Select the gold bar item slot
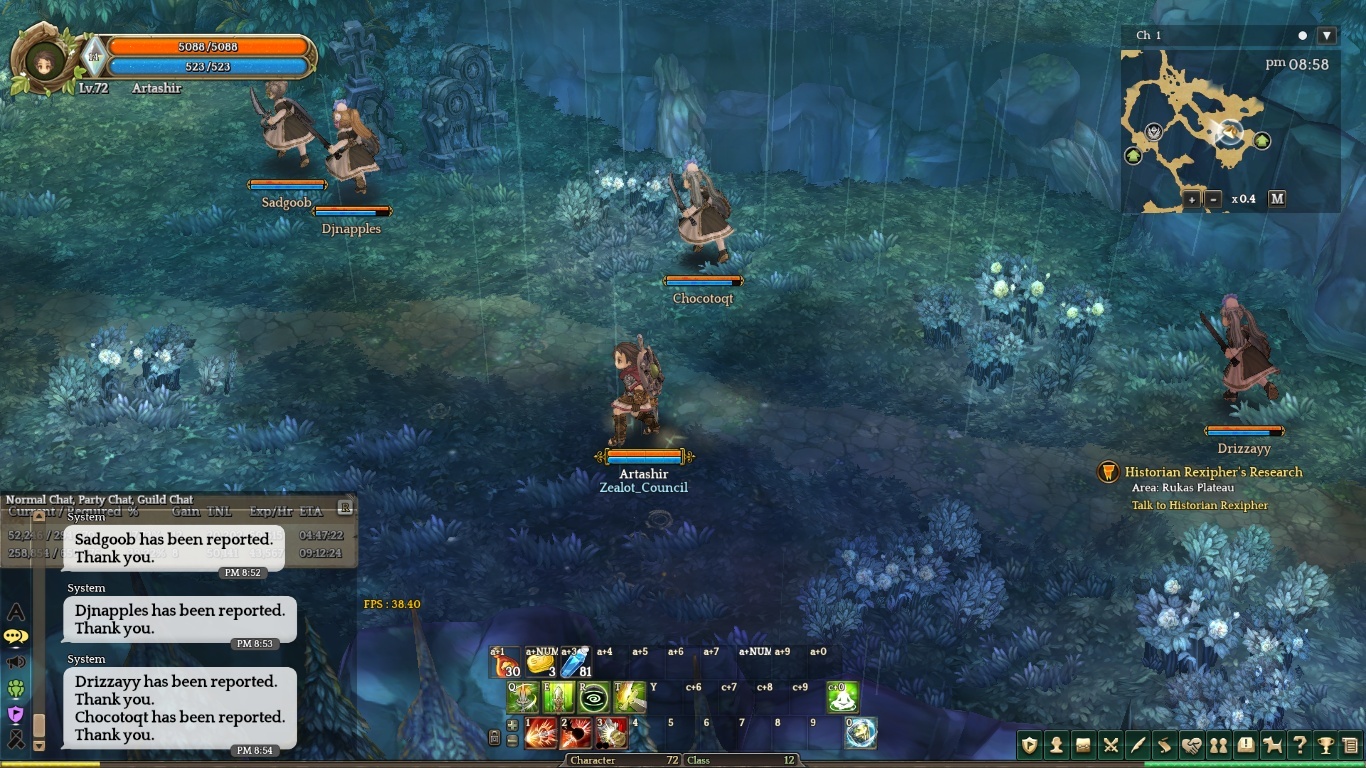The width and height of the screenshot is (1366, 768). tap(541, 662)
